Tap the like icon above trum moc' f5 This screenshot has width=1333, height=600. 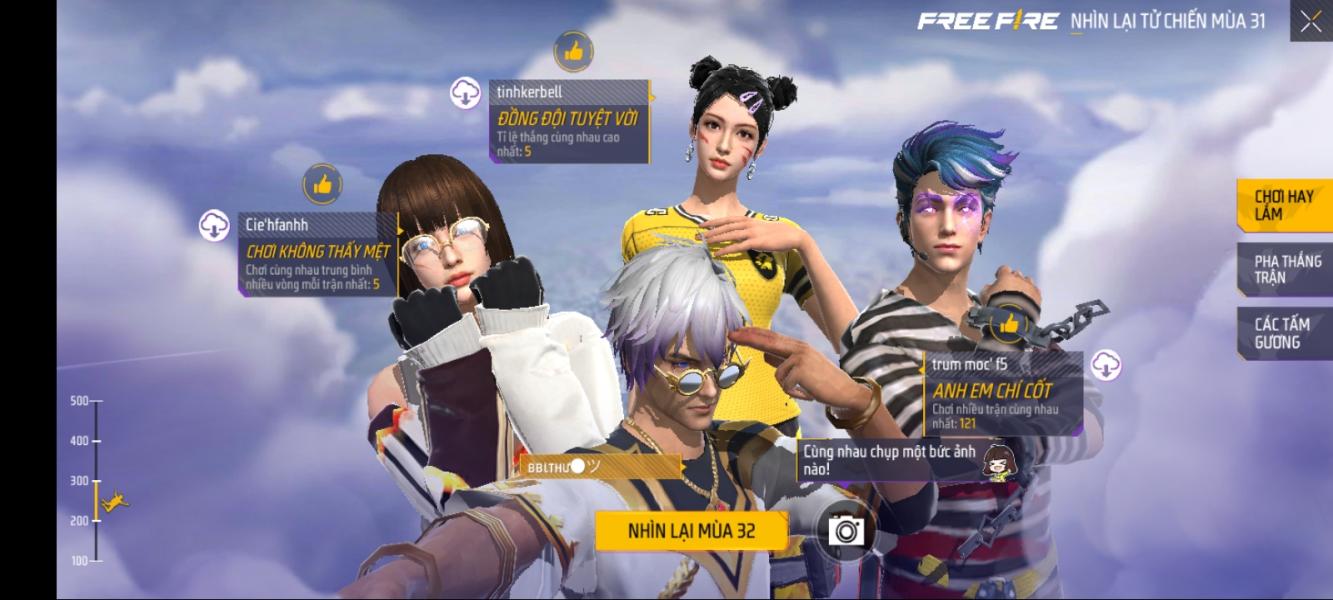pos(1009,323)
